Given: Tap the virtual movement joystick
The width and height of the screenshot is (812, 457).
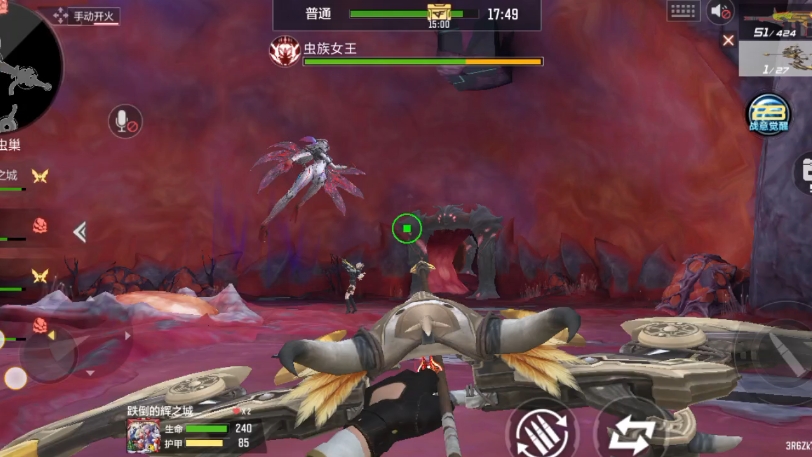Looking at the screenshot, I should pos(48,354).
